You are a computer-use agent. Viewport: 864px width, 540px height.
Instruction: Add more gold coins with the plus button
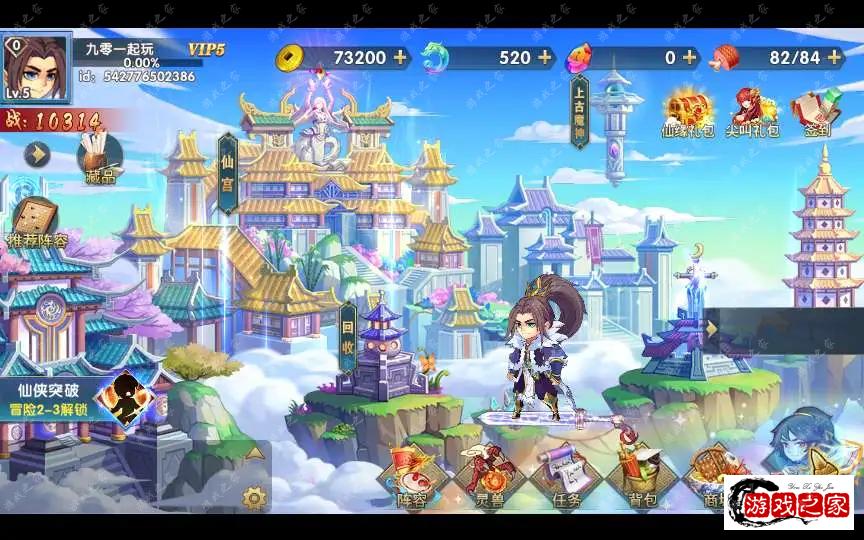400,57
